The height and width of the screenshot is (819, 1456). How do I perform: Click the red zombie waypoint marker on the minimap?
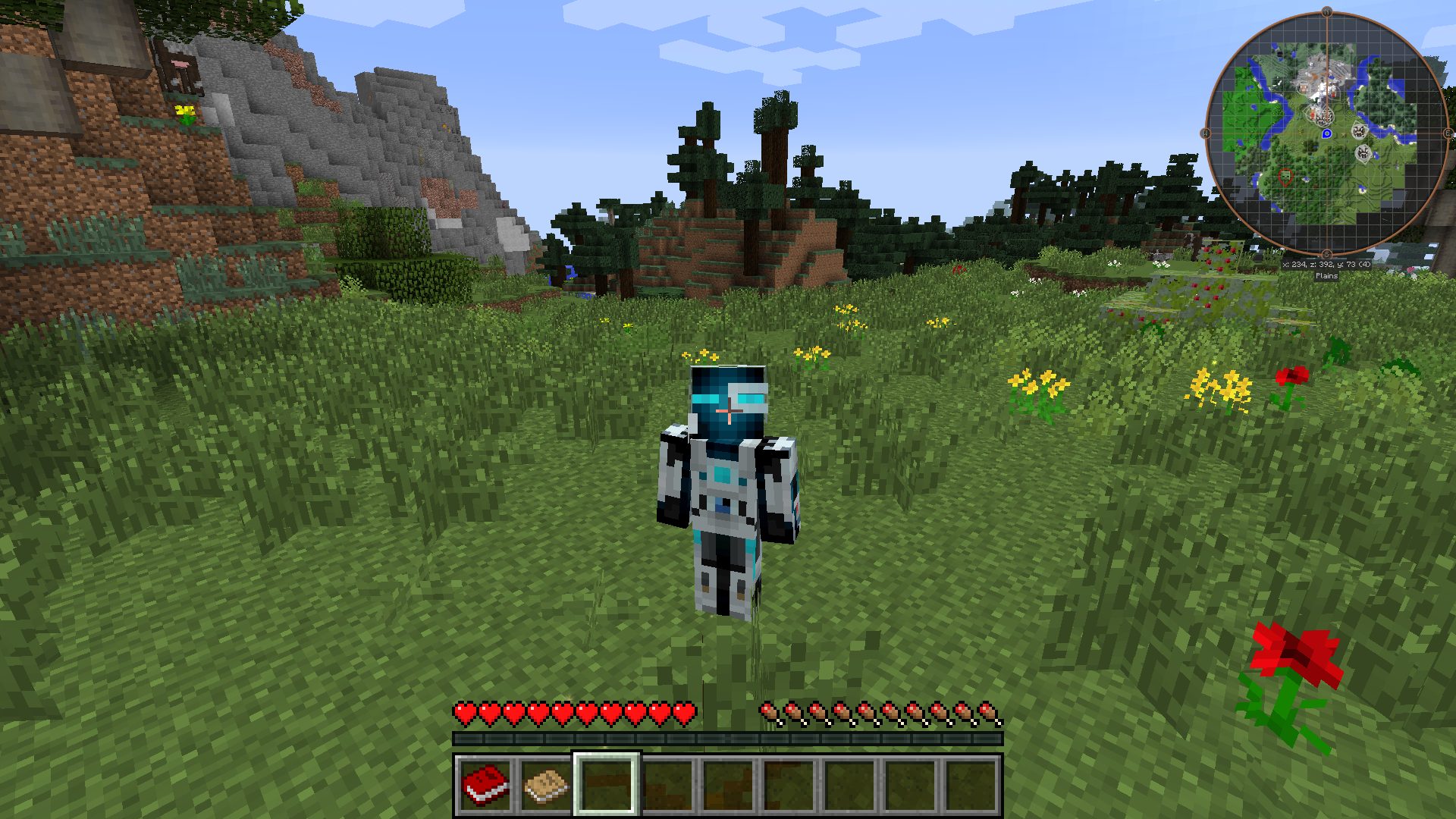click(1286, 177)
